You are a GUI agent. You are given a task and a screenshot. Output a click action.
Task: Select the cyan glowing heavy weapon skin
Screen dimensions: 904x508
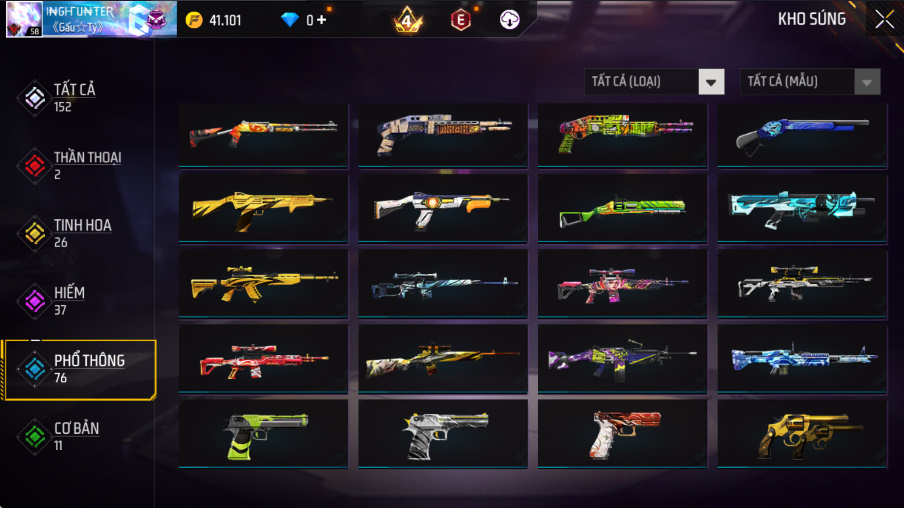tap(802, 209)
